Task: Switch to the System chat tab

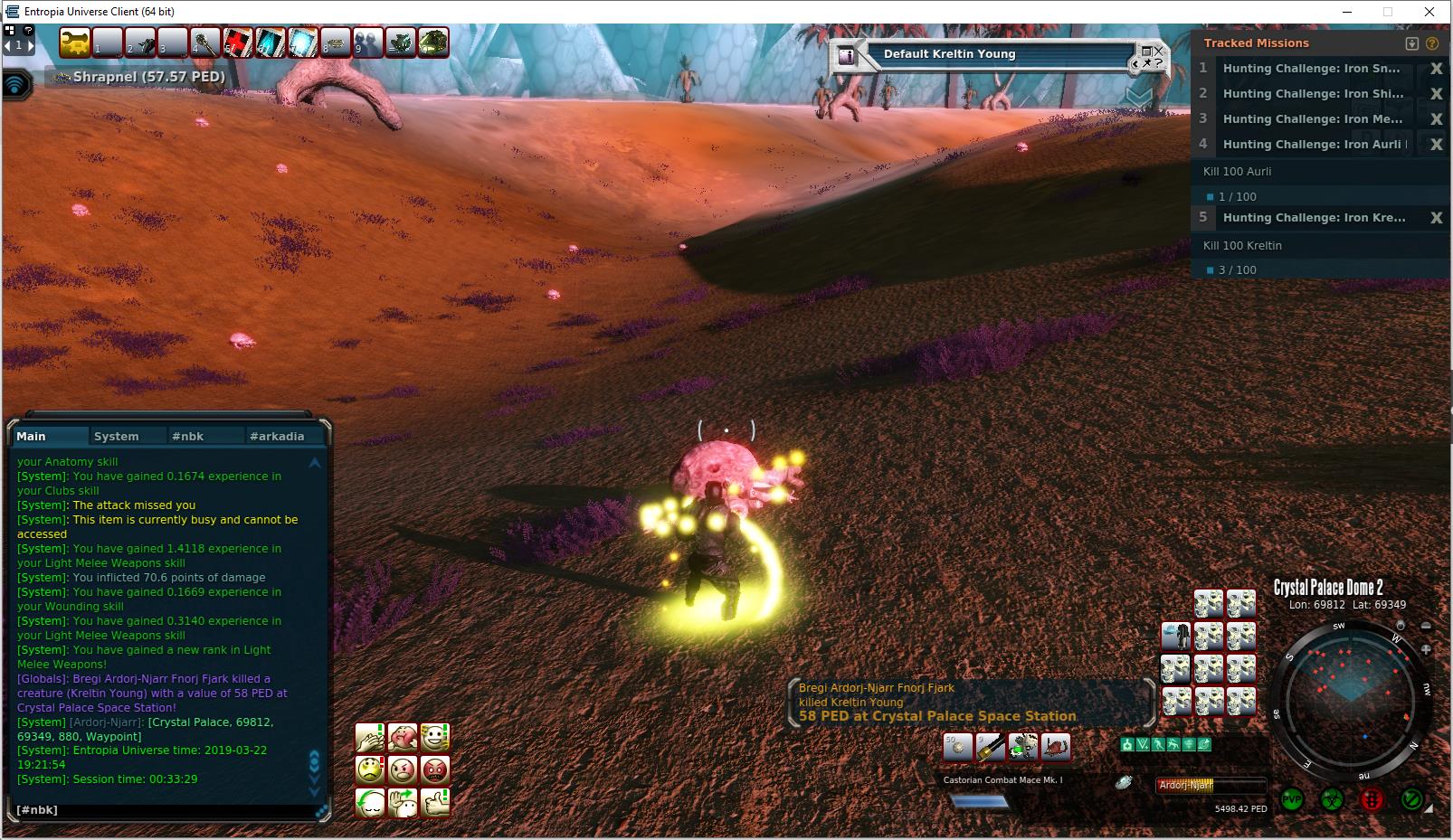Action: [x=117, y=436]
